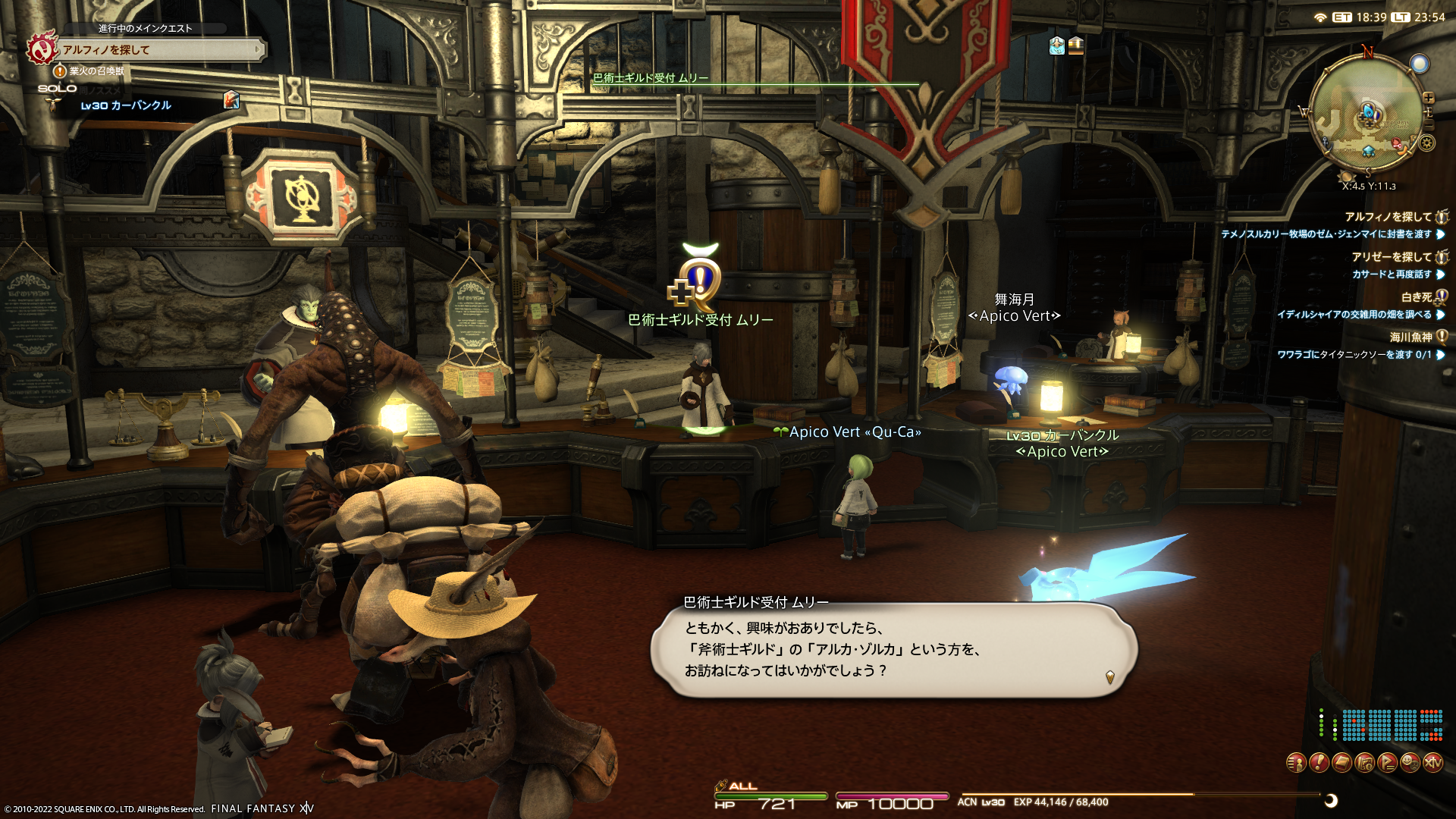Zoom in the minimap with the plus button
Image resolution: width=1456 pixels, height=819 pixels.
1429,98
